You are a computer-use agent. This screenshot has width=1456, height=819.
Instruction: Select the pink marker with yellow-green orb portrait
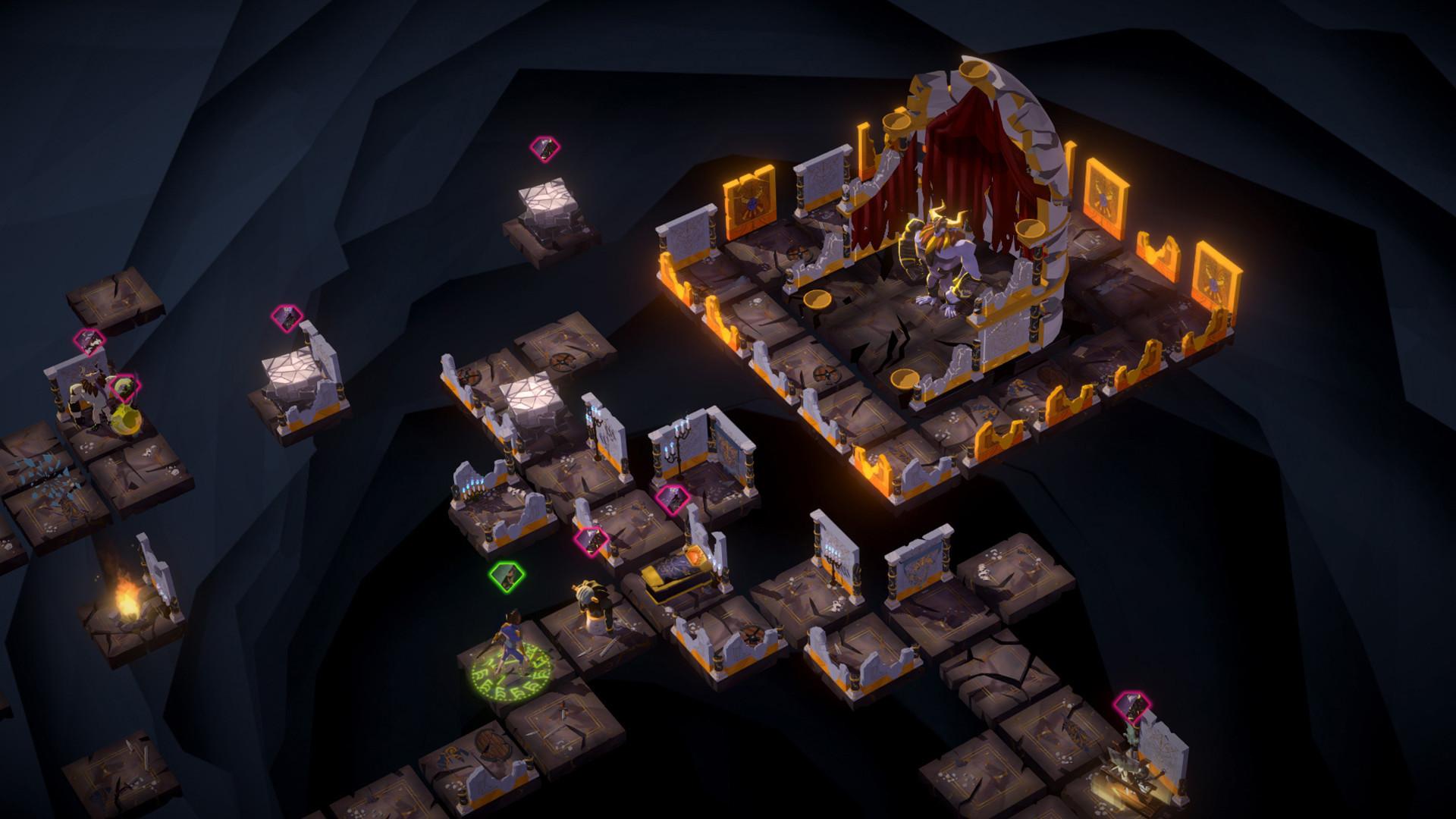[x=125, y=388]
